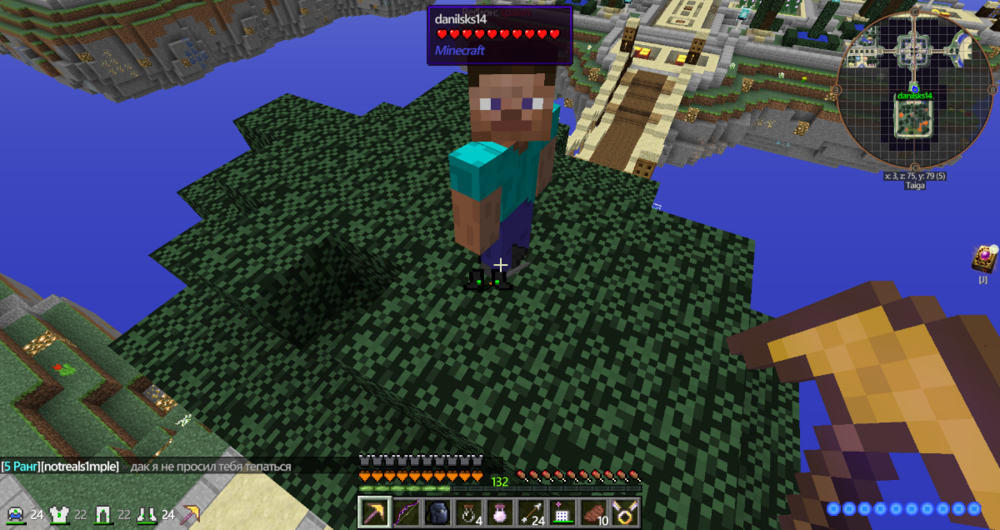Viewport: 1000px width, 530px height.
Task: Pick the pink potion bottle slot
Action: coord(500,513)
